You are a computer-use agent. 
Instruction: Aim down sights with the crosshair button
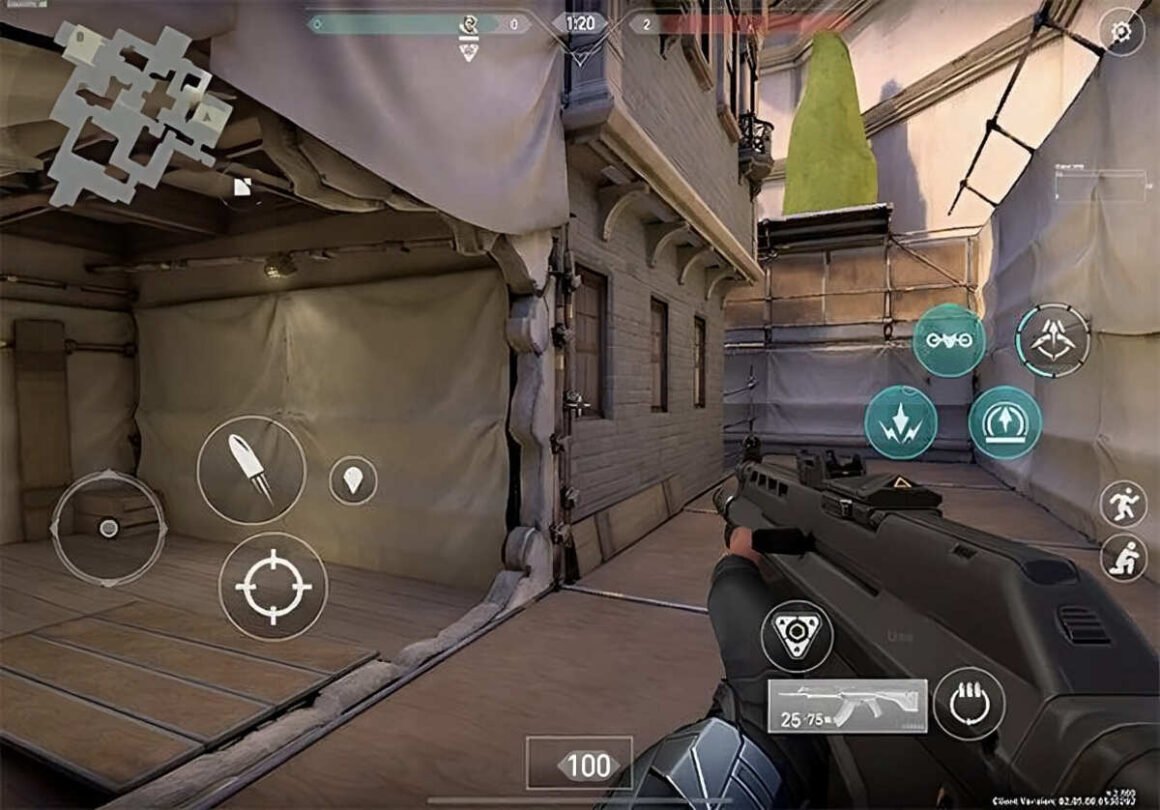[x=273, y=586]
